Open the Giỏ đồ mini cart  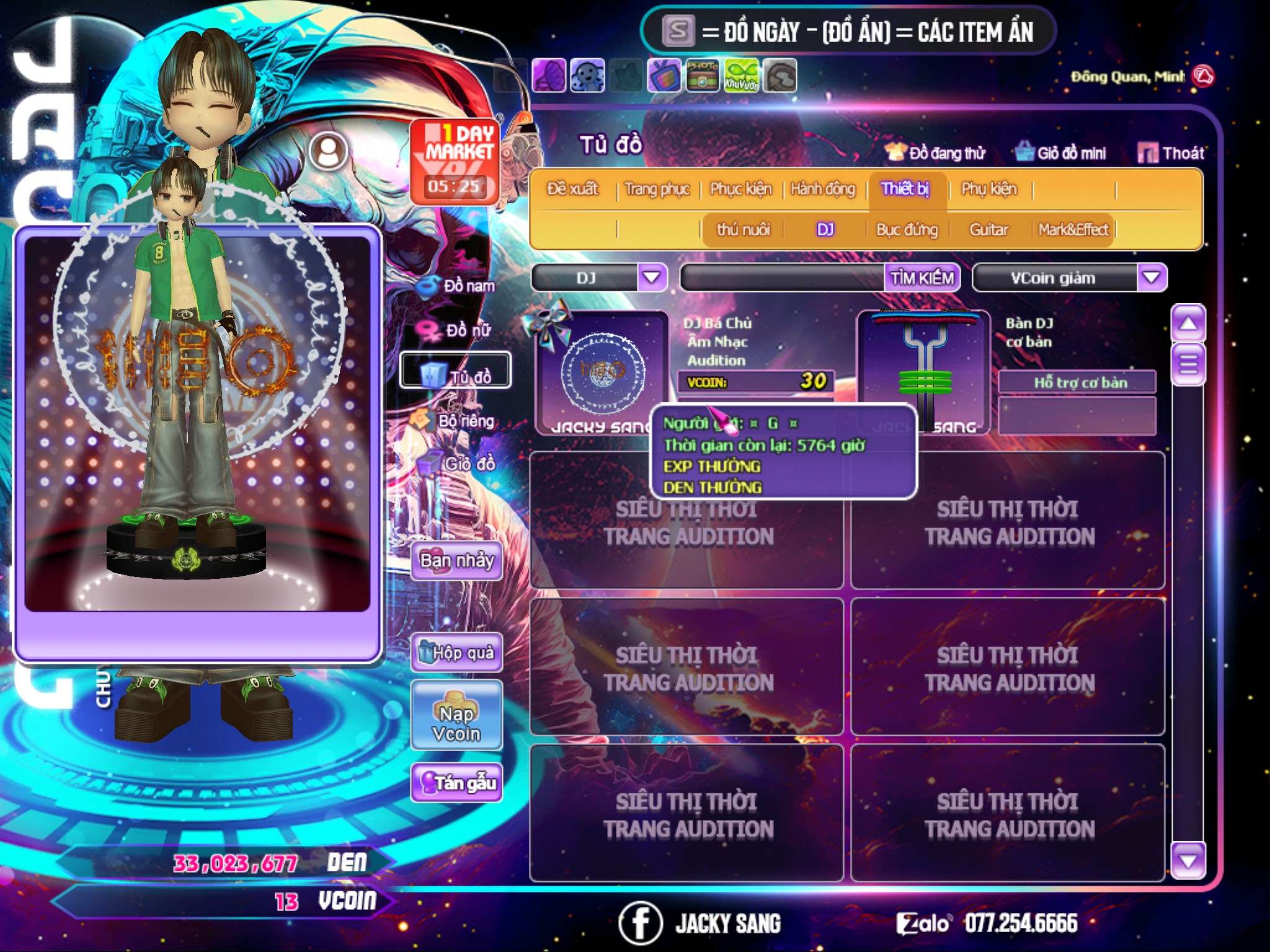click(x=1061, y=153)
